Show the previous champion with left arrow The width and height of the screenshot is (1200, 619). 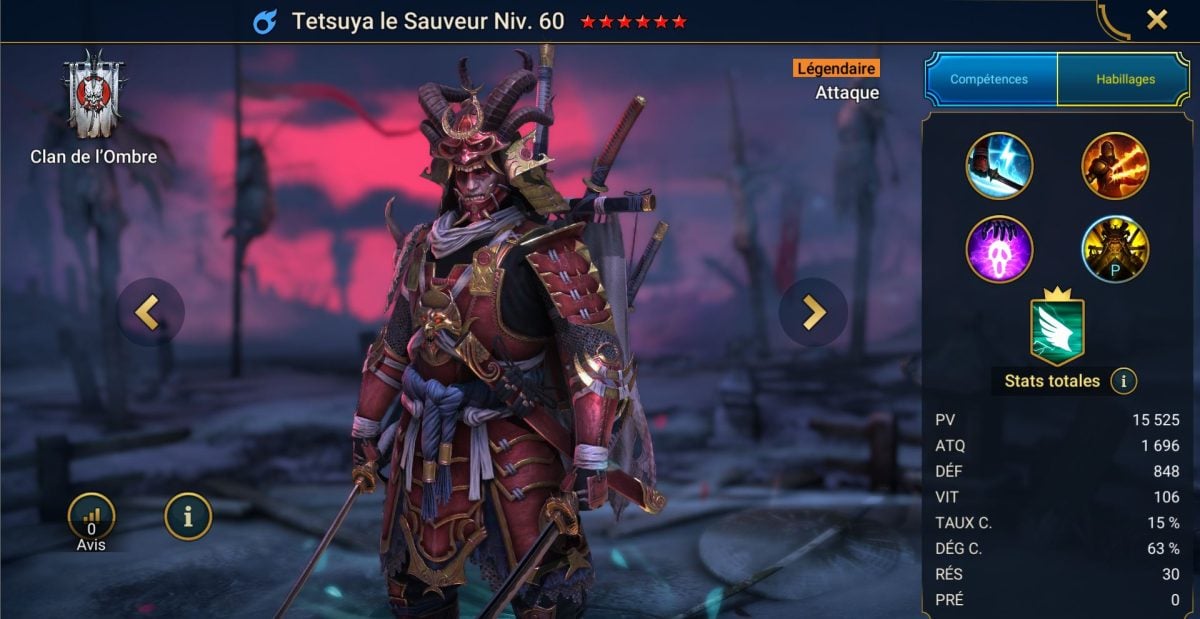coord(150,312)
